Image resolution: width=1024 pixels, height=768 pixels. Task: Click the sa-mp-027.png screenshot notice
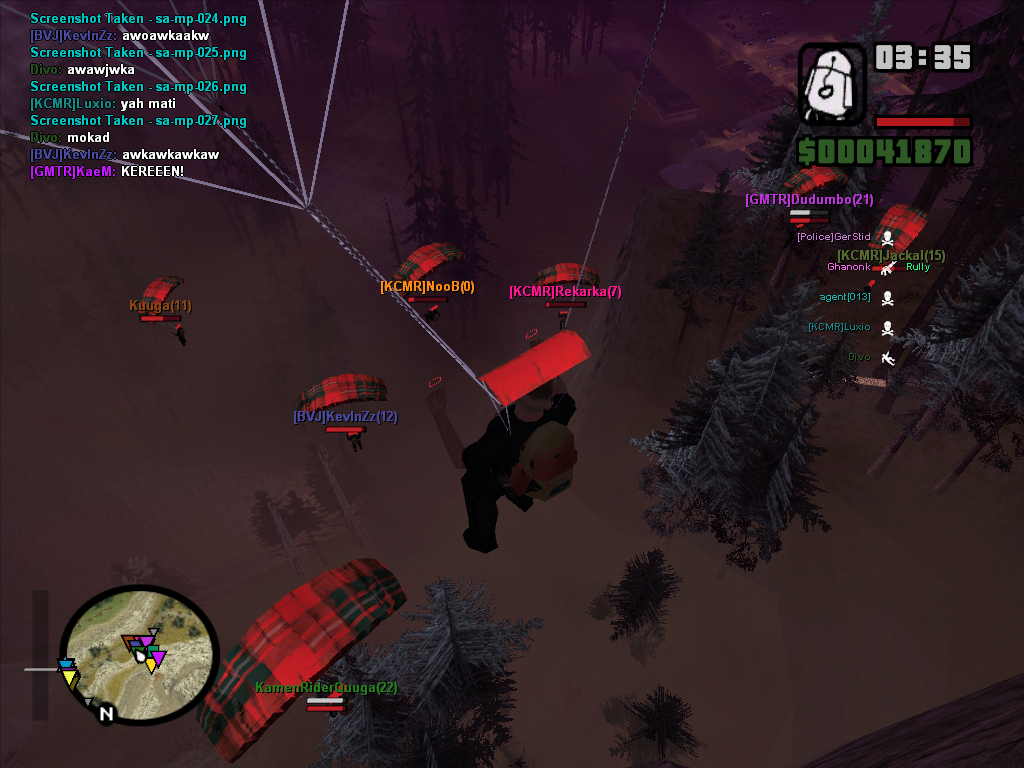[138, 121]
